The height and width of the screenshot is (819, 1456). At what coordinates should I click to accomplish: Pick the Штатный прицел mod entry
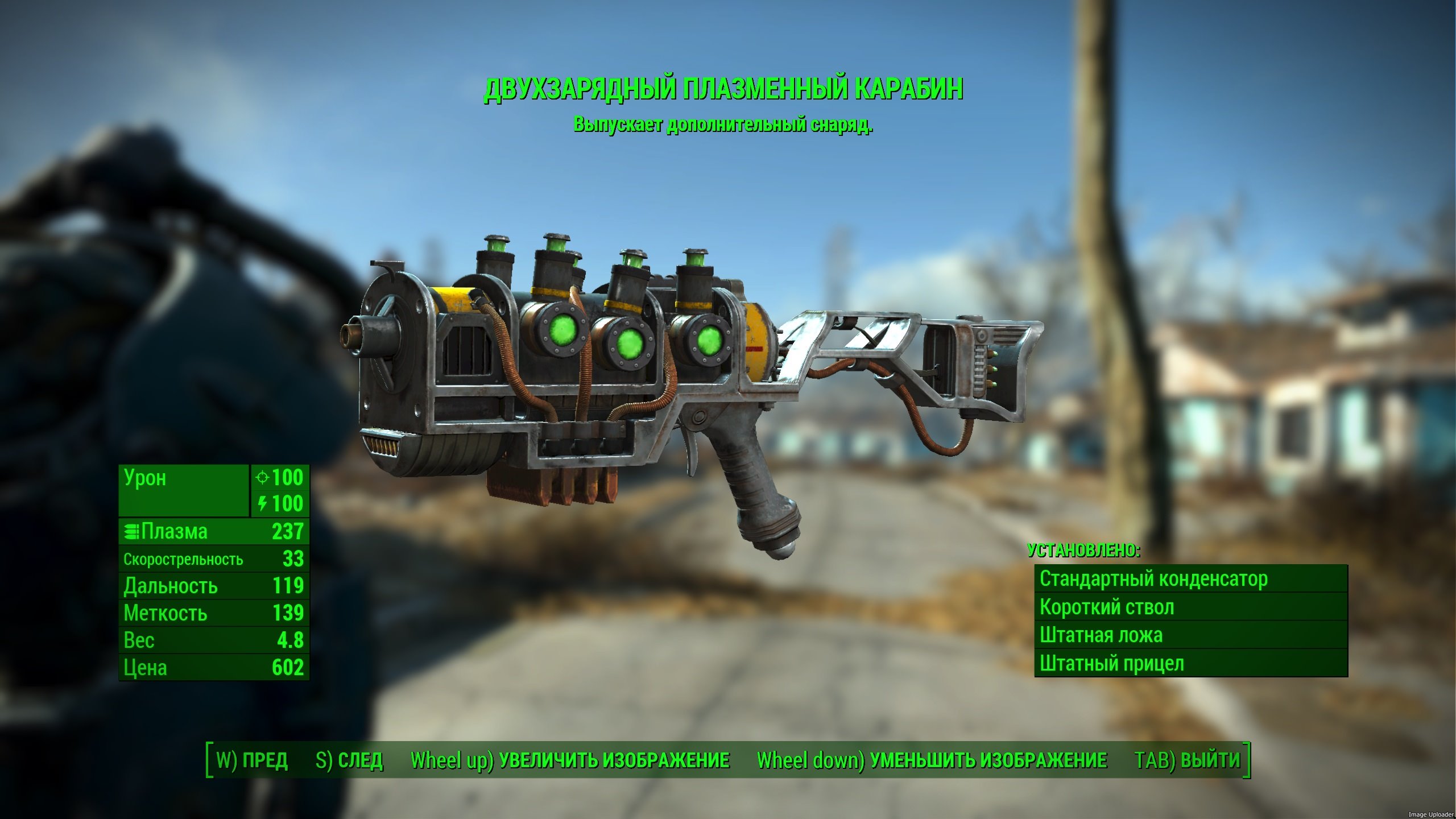(1191, 663)
